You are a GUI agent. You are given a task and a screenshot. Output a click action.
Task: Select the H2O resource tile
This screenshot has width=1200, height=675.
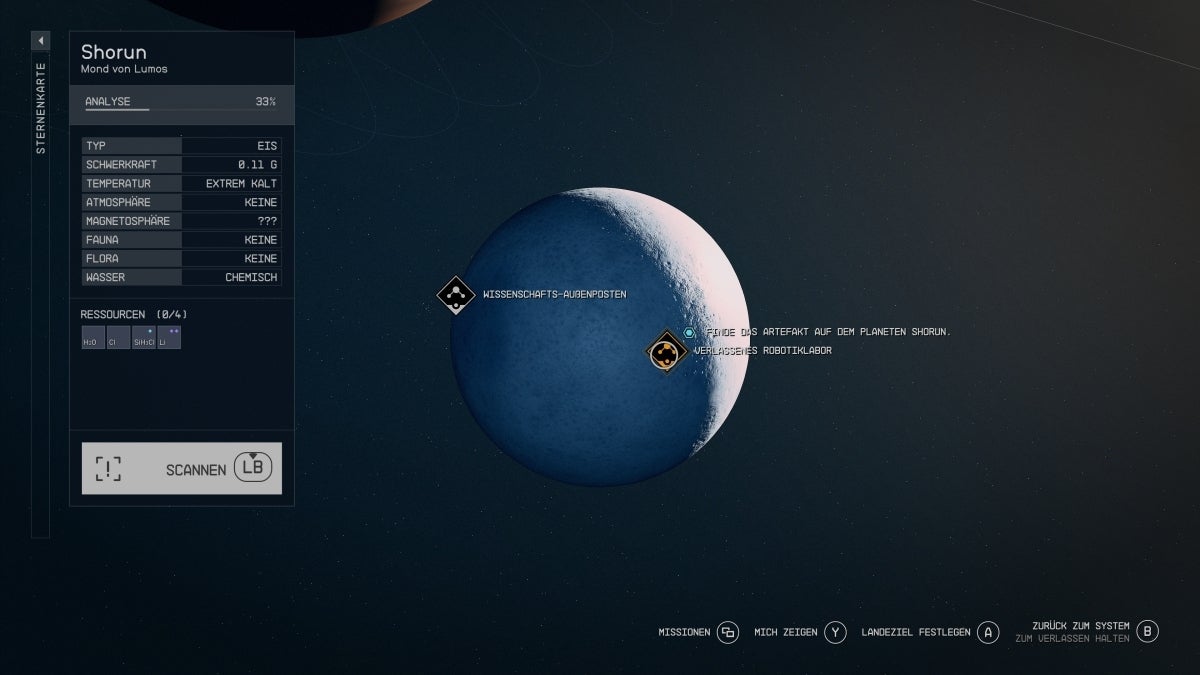93,338
